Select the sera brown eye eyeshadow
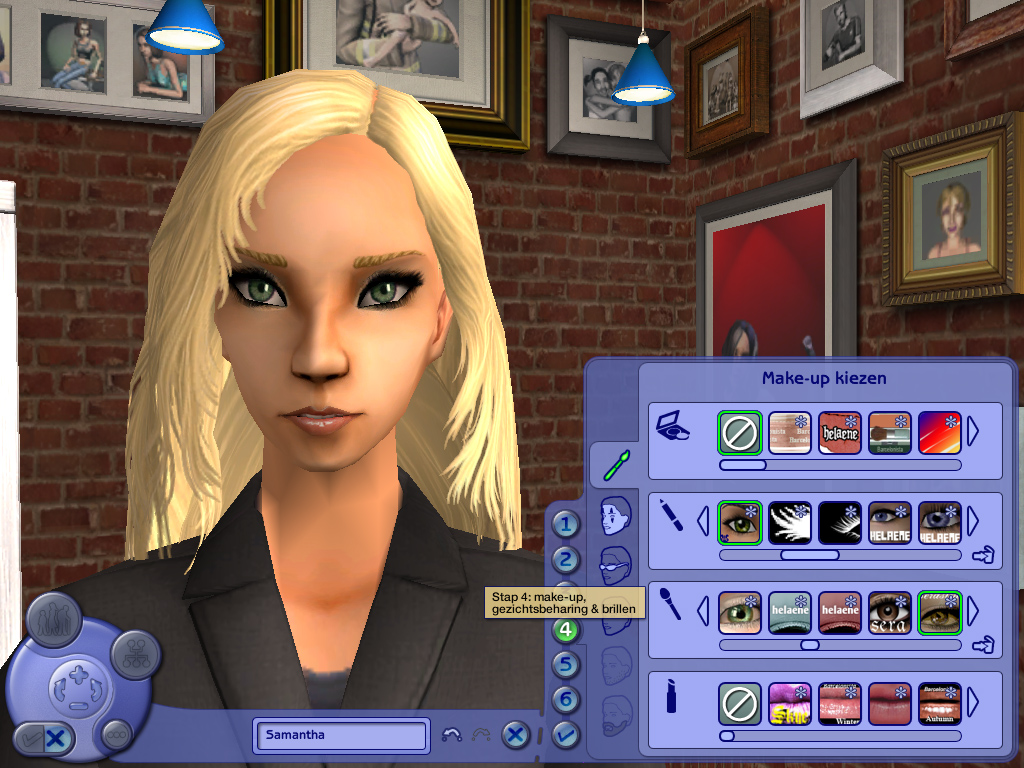The image size is (1024, 768). [889, 611]
